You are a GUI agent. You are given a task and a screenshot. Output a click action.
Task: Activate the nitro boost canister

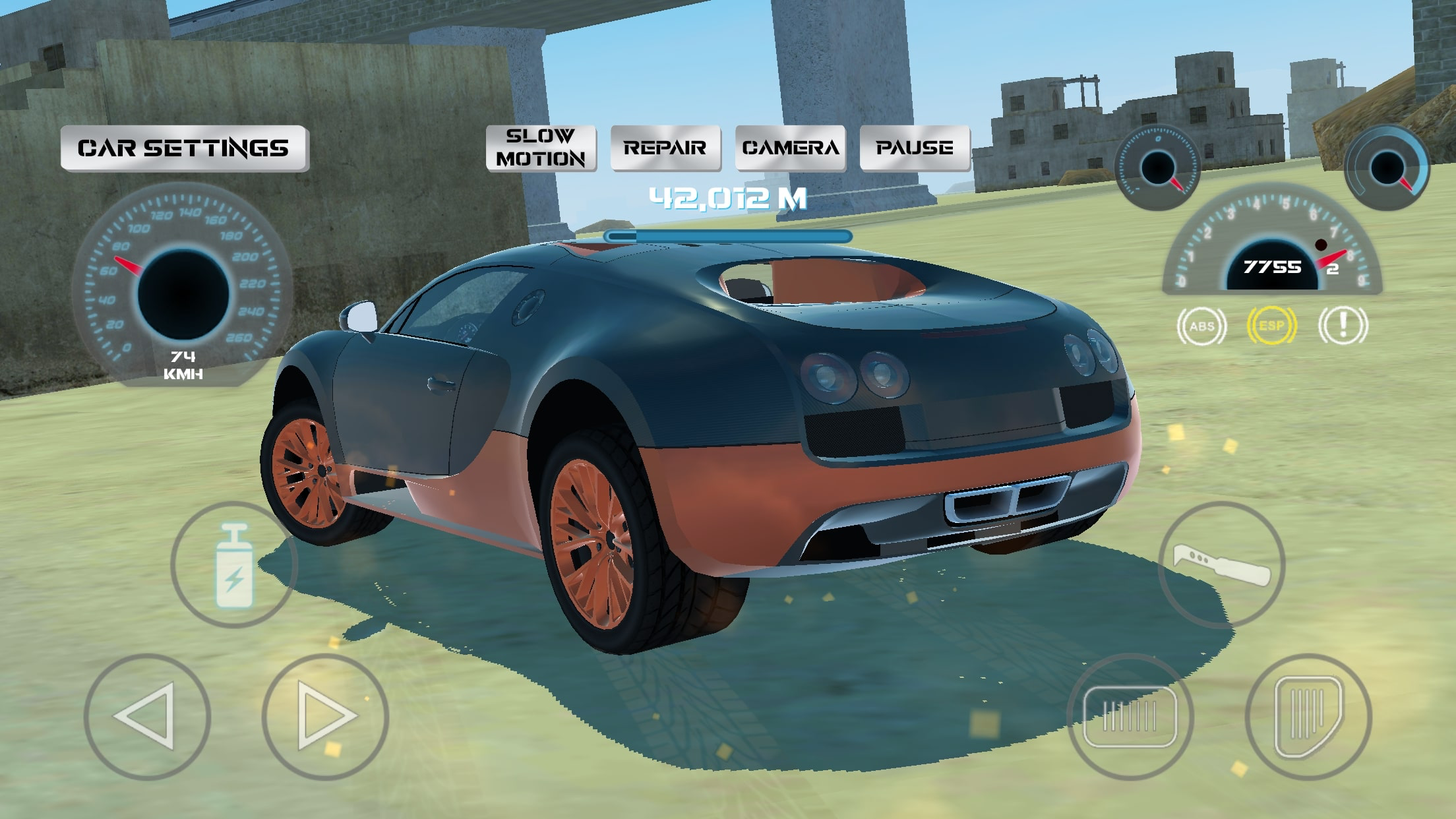point(234,564)
